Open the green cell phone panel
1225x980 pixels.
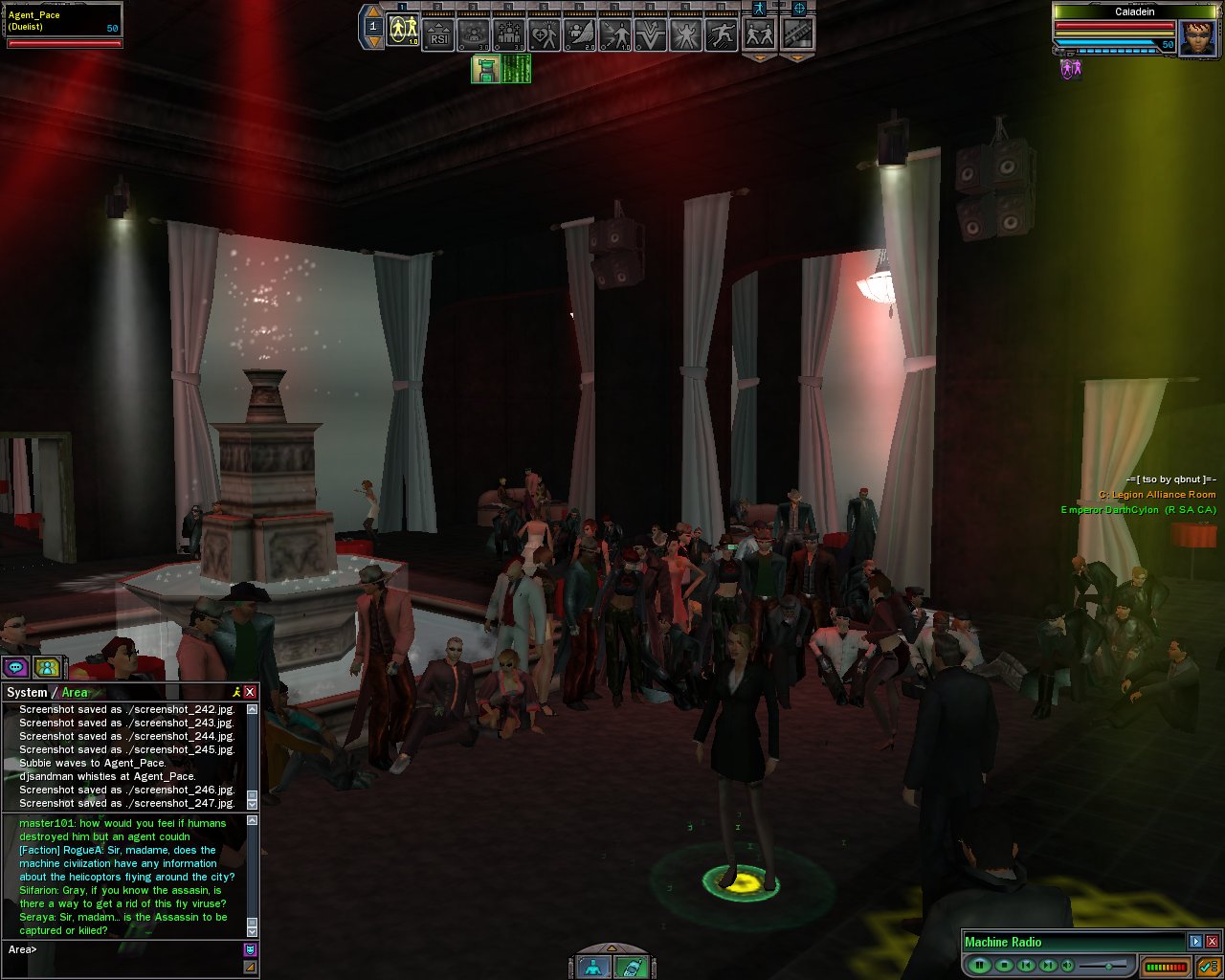629,967
